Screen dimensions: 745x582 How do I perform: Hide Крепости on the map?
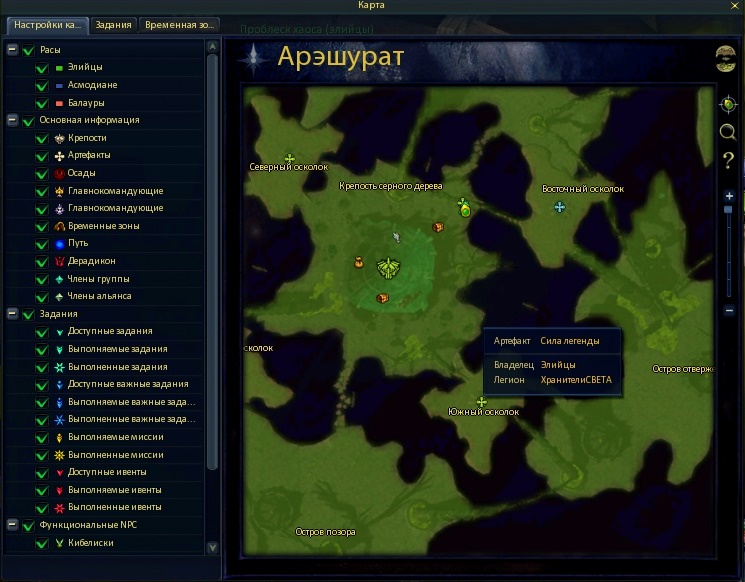point(42,138)
